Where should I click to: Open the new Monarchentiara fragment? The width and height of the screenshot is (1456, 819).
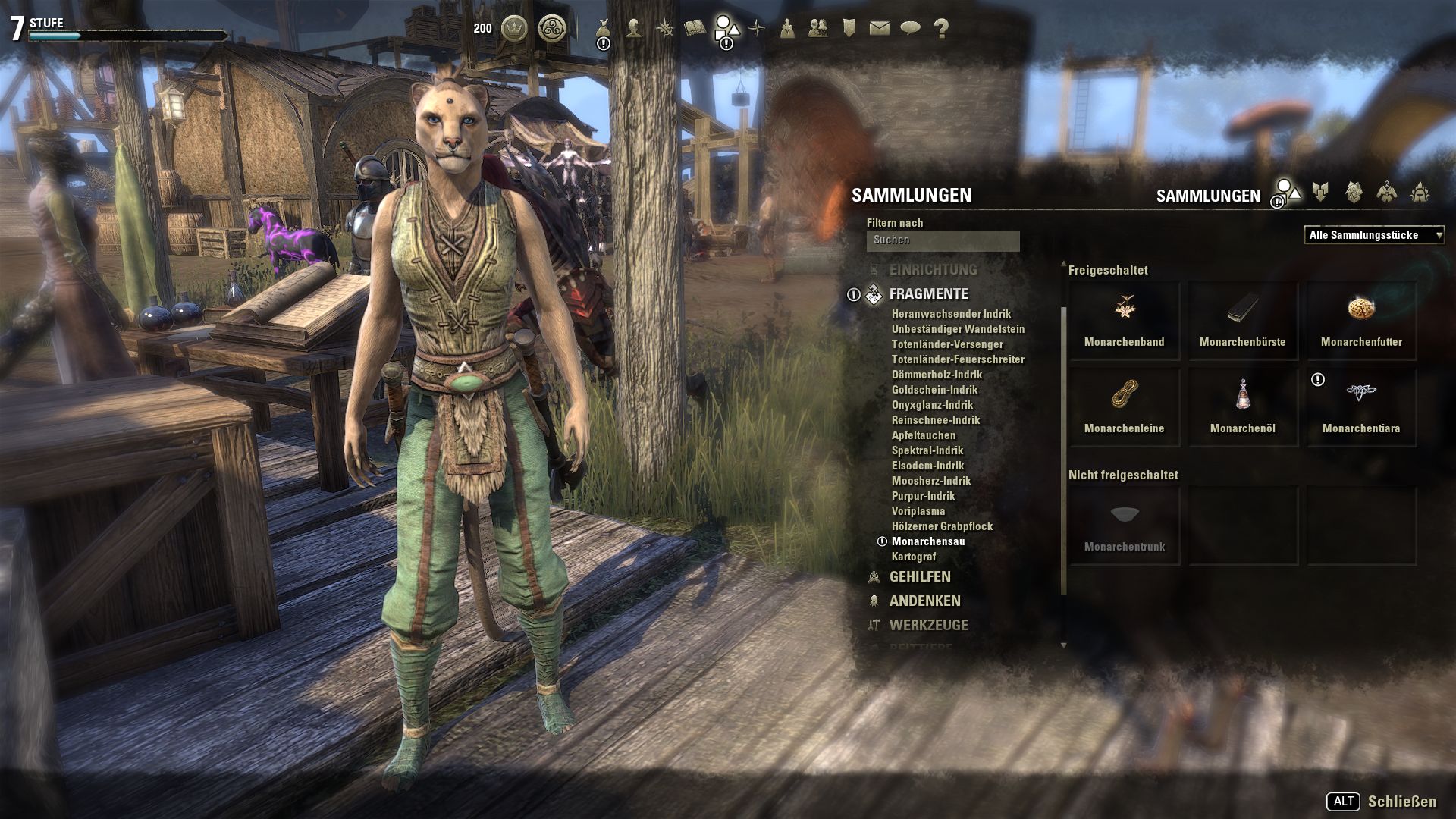pos(1360,406)
